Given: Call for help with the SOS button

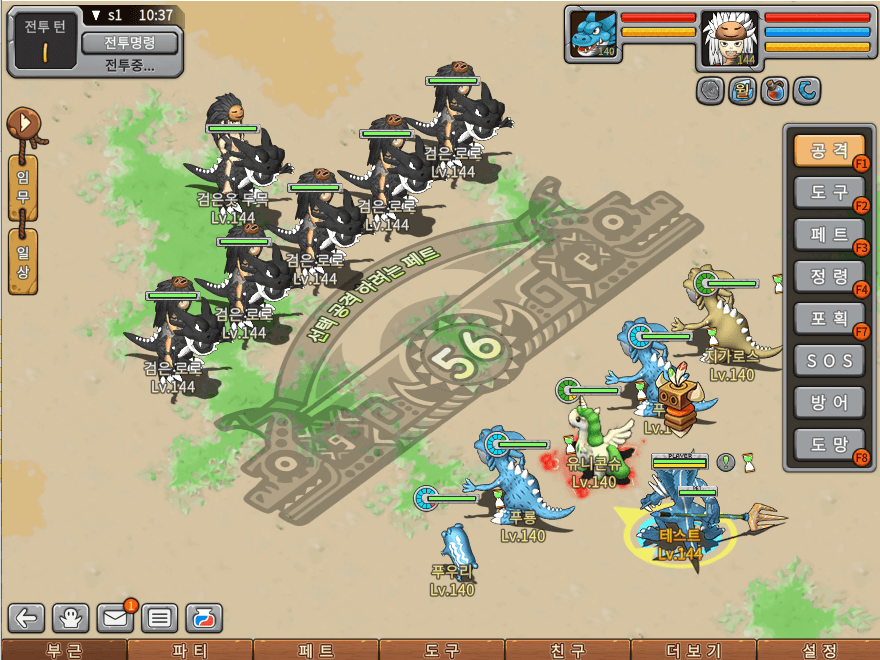Looking at the screenshot, I should point(829,359).
